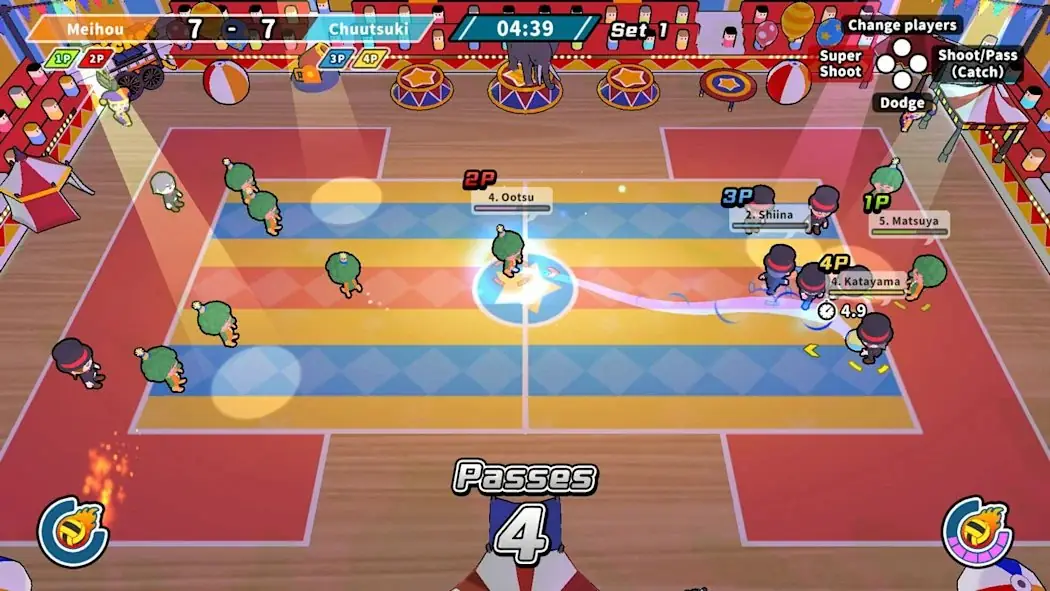Click the green 1P badge under Meihou
Image resolution: width=1050 pixels, height=591 pixels.
click(60, 58)
